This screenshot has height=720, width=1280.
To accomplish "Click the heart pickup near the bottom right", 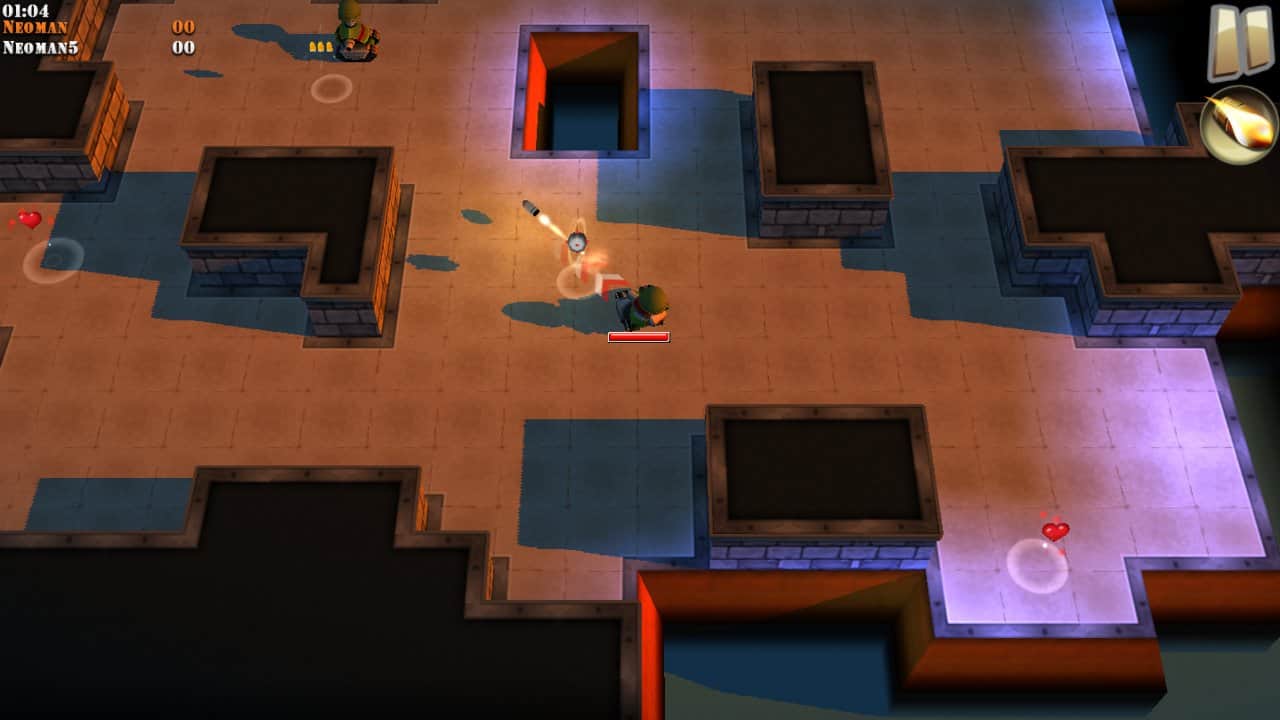I will click(x=1056, y=531).
